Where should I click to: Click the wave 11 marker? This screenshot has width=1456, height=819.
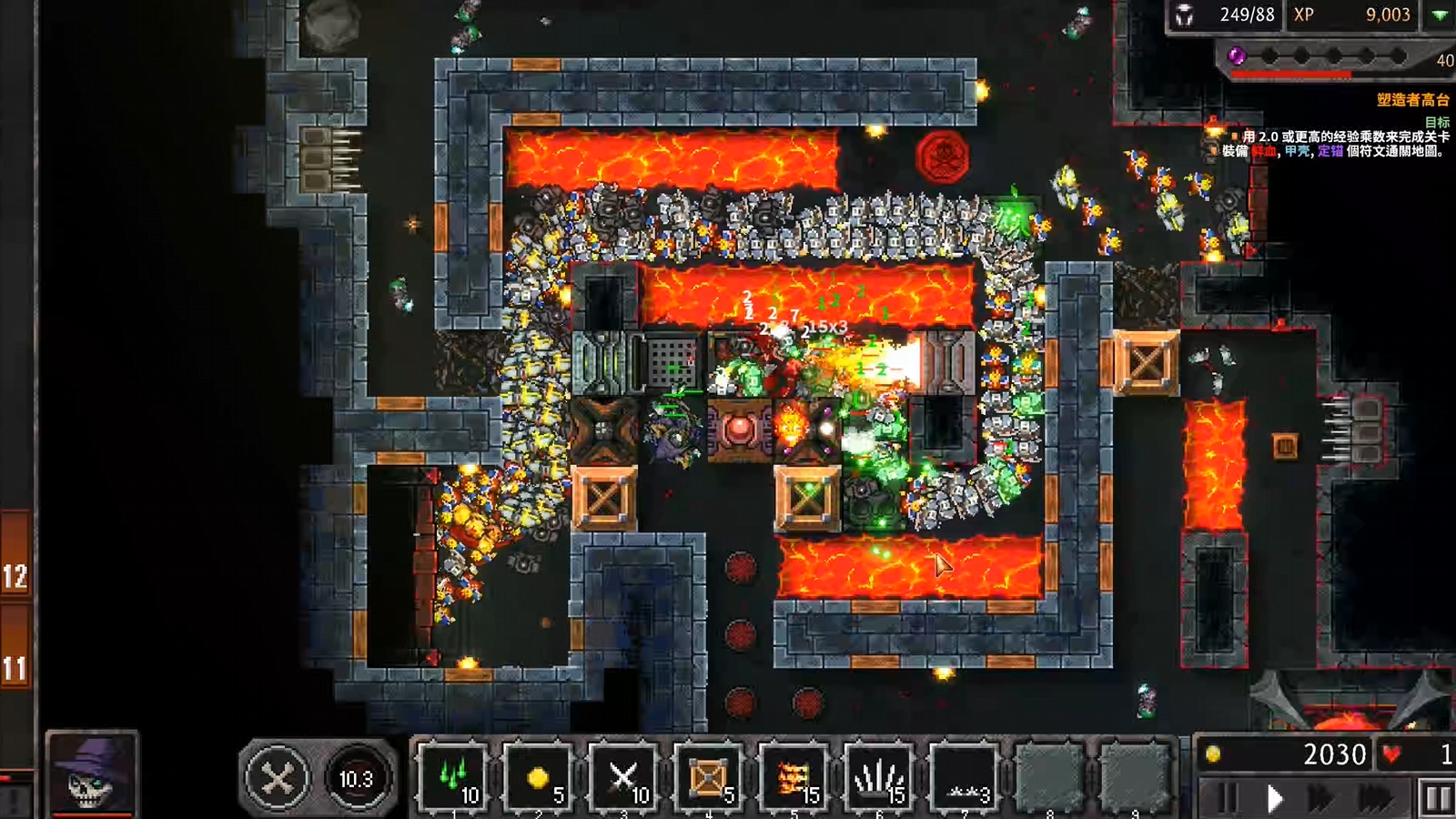(15, 669)
